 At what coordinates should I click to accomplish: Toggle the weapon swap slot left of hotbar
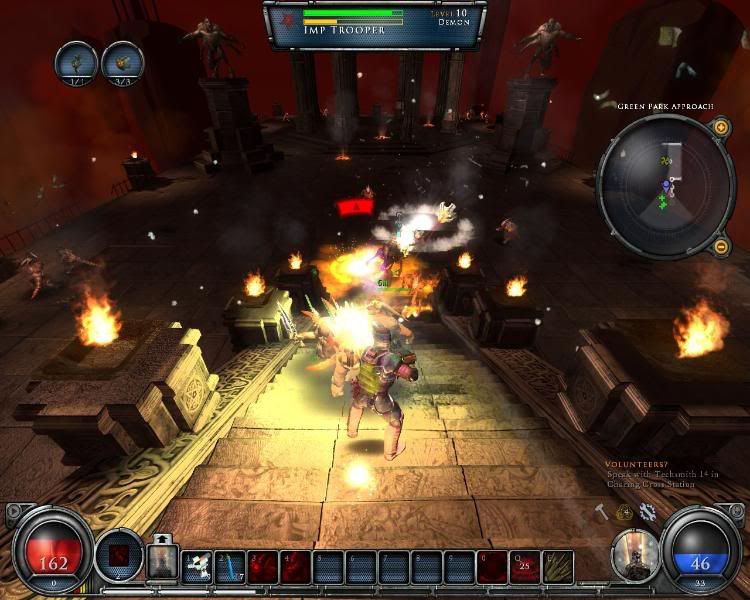161,562
